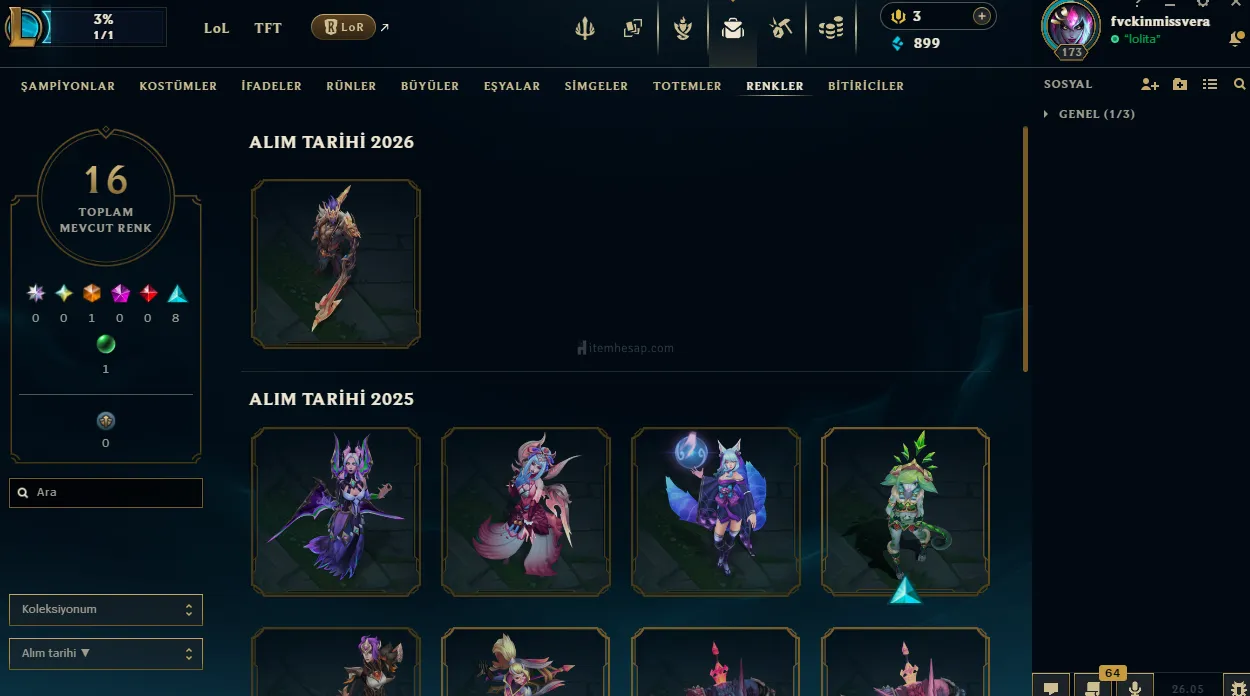Open the Alım tarihi sort dropdown
The height and width of the screenshot is (696, 1250).
(x=106, y=653)
